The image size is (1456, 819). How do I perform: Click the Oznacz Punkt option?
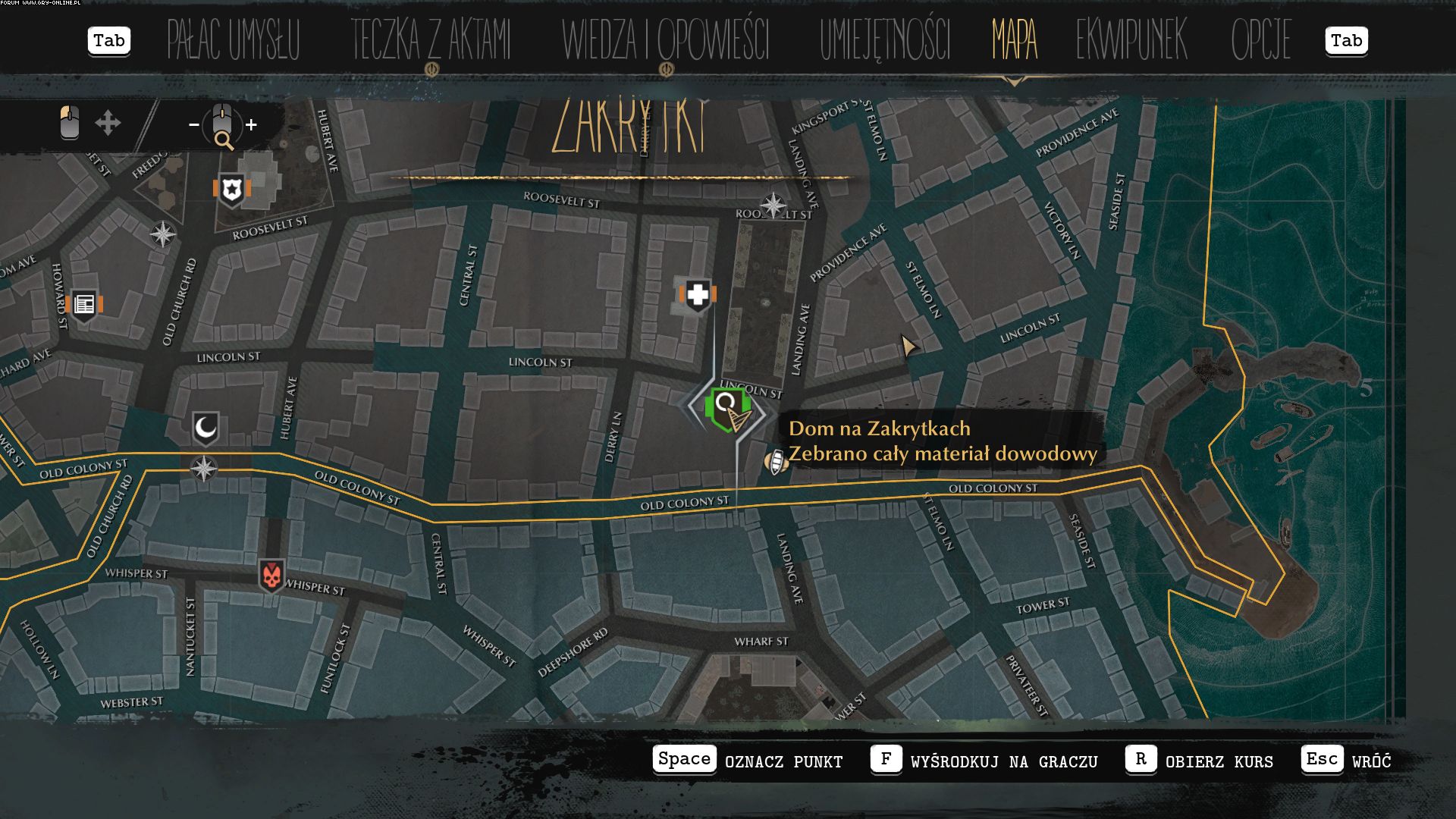748,761
